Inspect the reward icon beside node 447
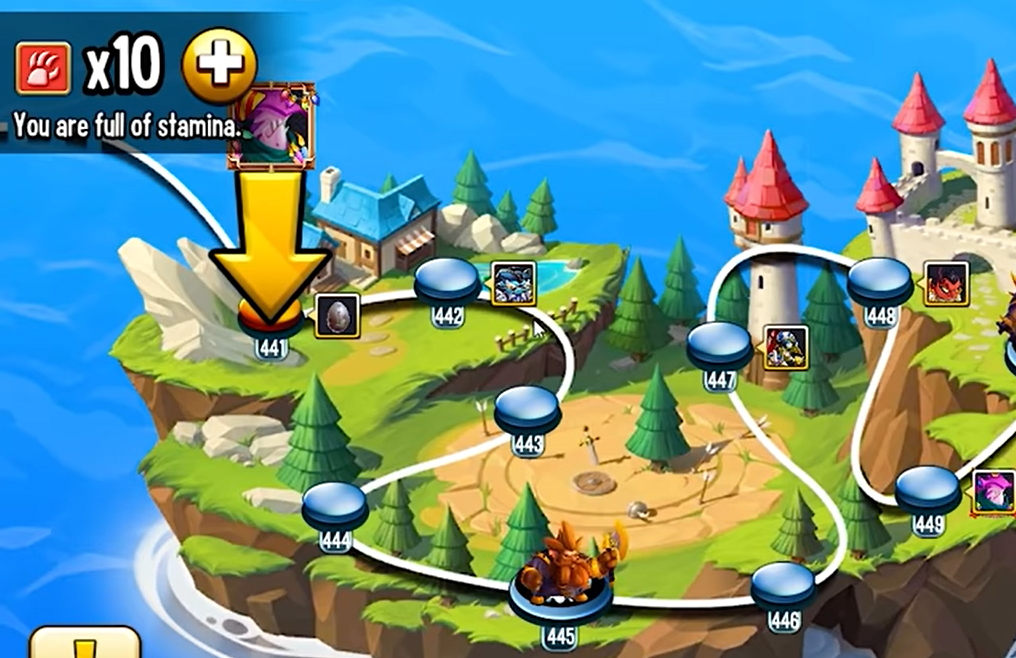The height and width of the screenshot is (658, 1016). click(x=786, y=347)
